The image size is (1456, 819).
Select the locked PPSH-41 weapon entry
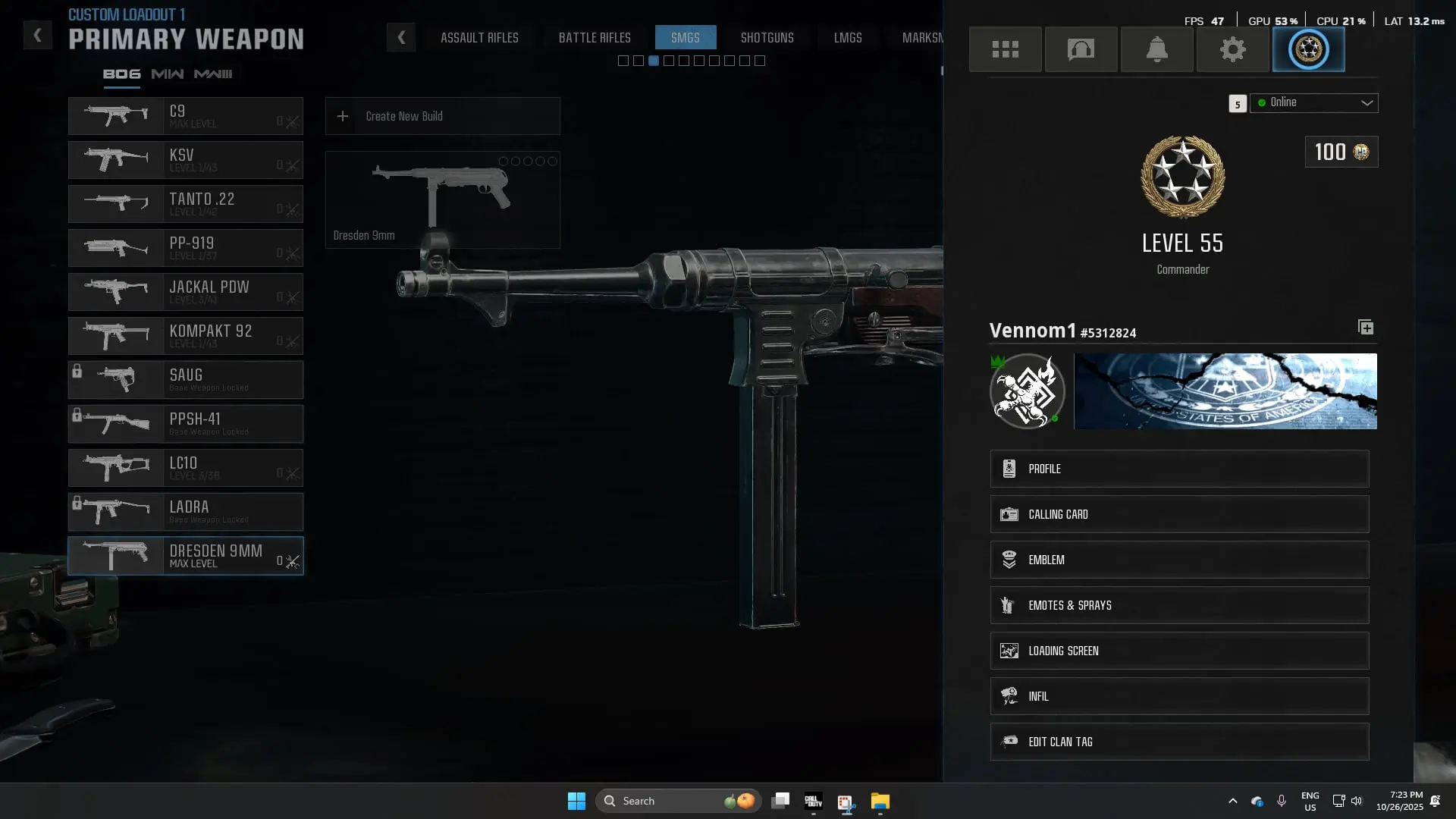[185, 424]
